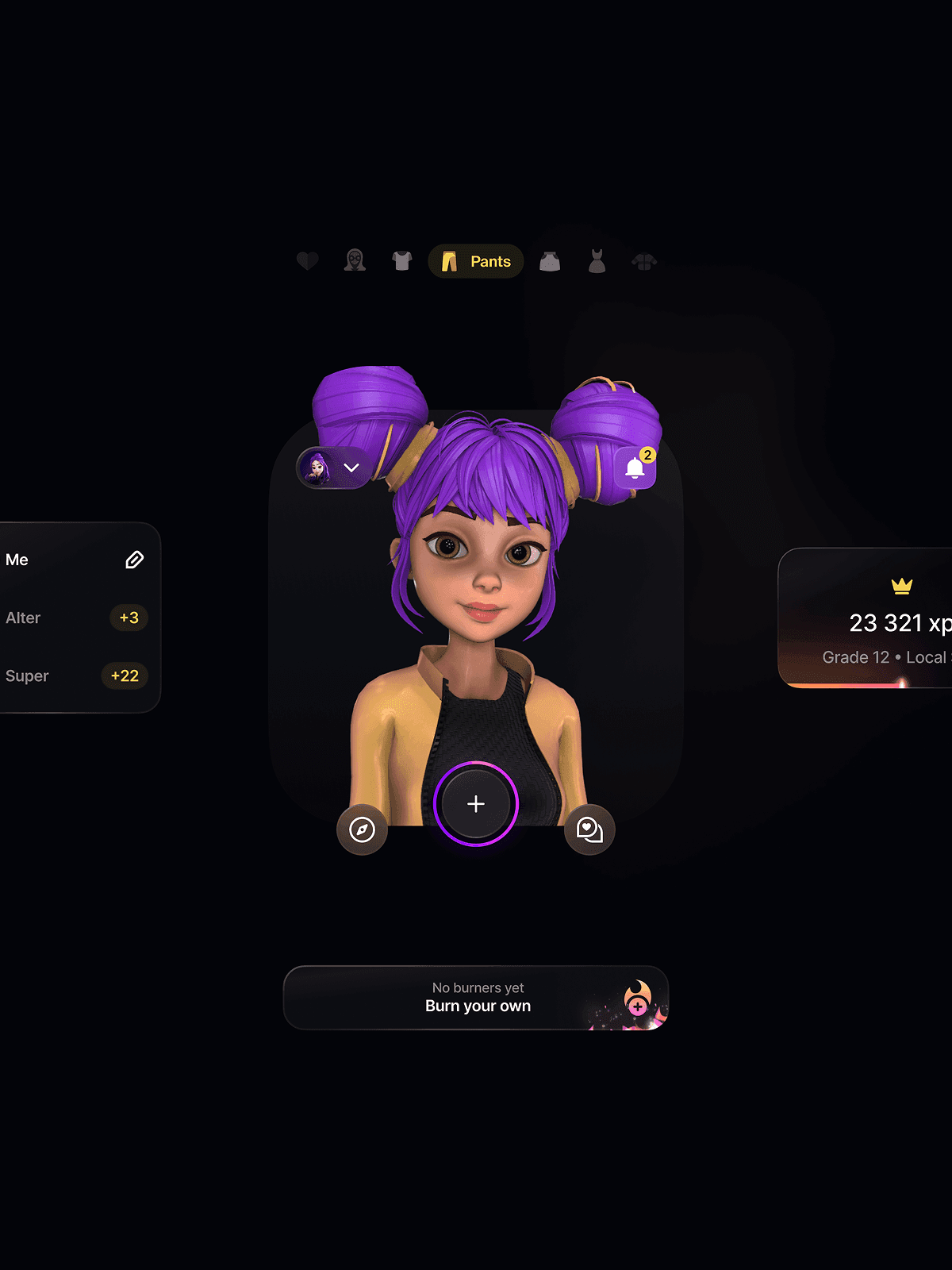Edit the Me profile with pencil icon
Image resolution: width=952 pixels, height=1270 pixels.
[134, 560]
